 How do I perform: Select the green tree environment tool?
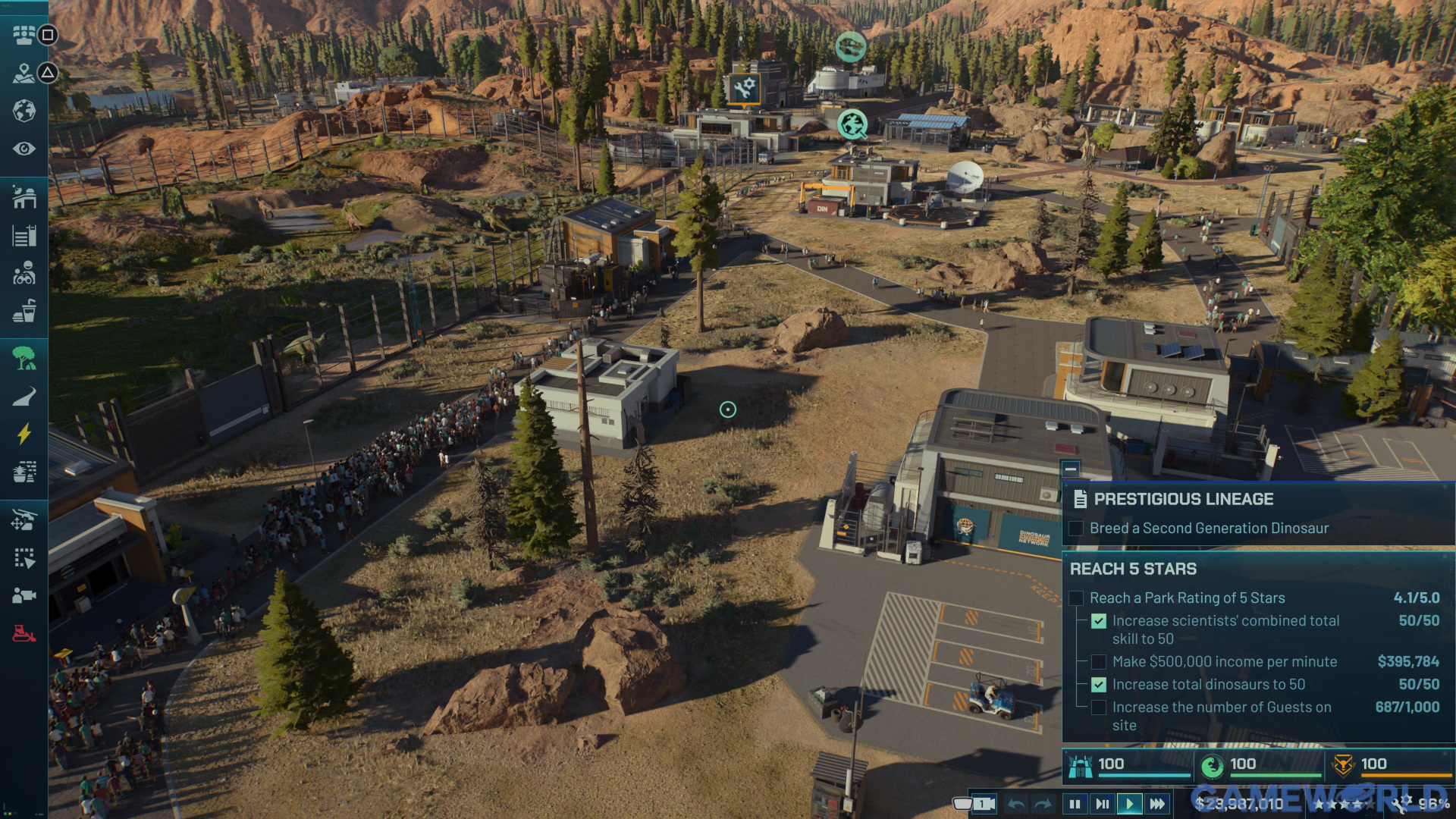(x=24, y=358)
